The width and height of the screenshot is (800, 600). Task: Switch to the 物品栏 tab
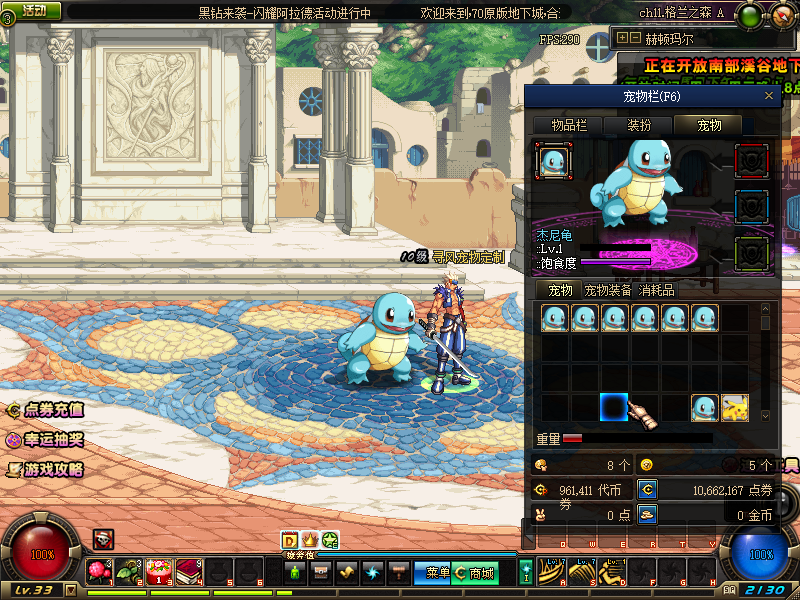[x=570, y=125]
